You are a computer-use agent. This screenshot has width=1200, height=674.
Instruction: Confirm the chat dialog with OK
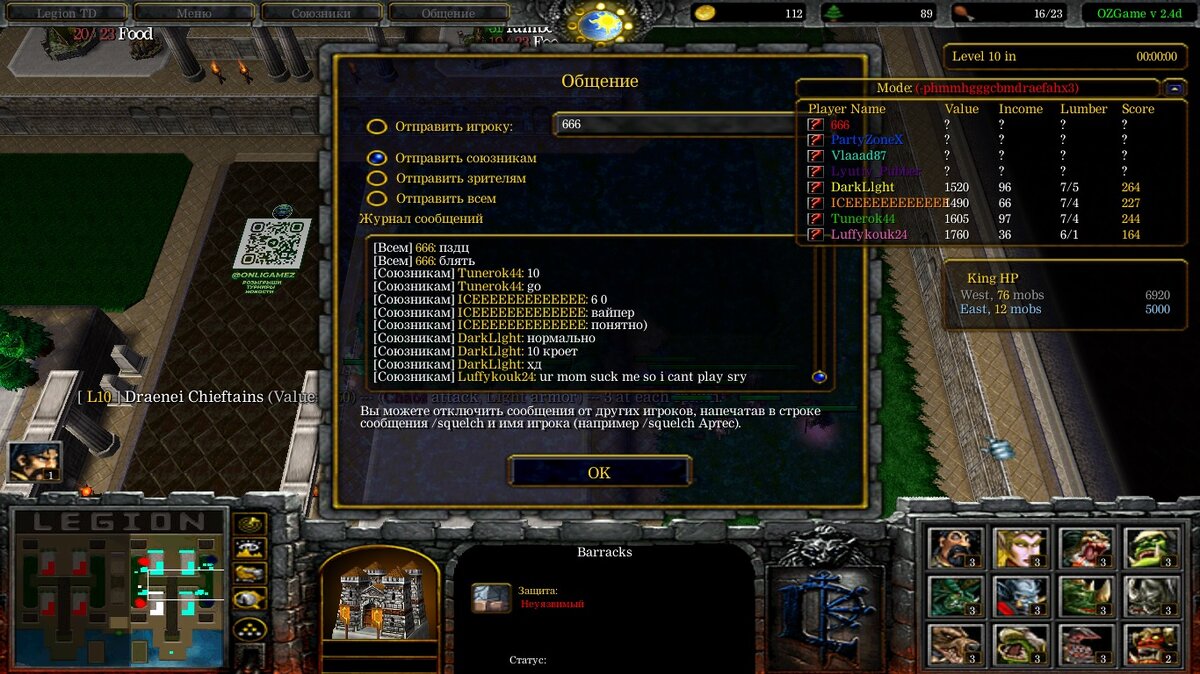pyautogui.click(x=599, y=472)
